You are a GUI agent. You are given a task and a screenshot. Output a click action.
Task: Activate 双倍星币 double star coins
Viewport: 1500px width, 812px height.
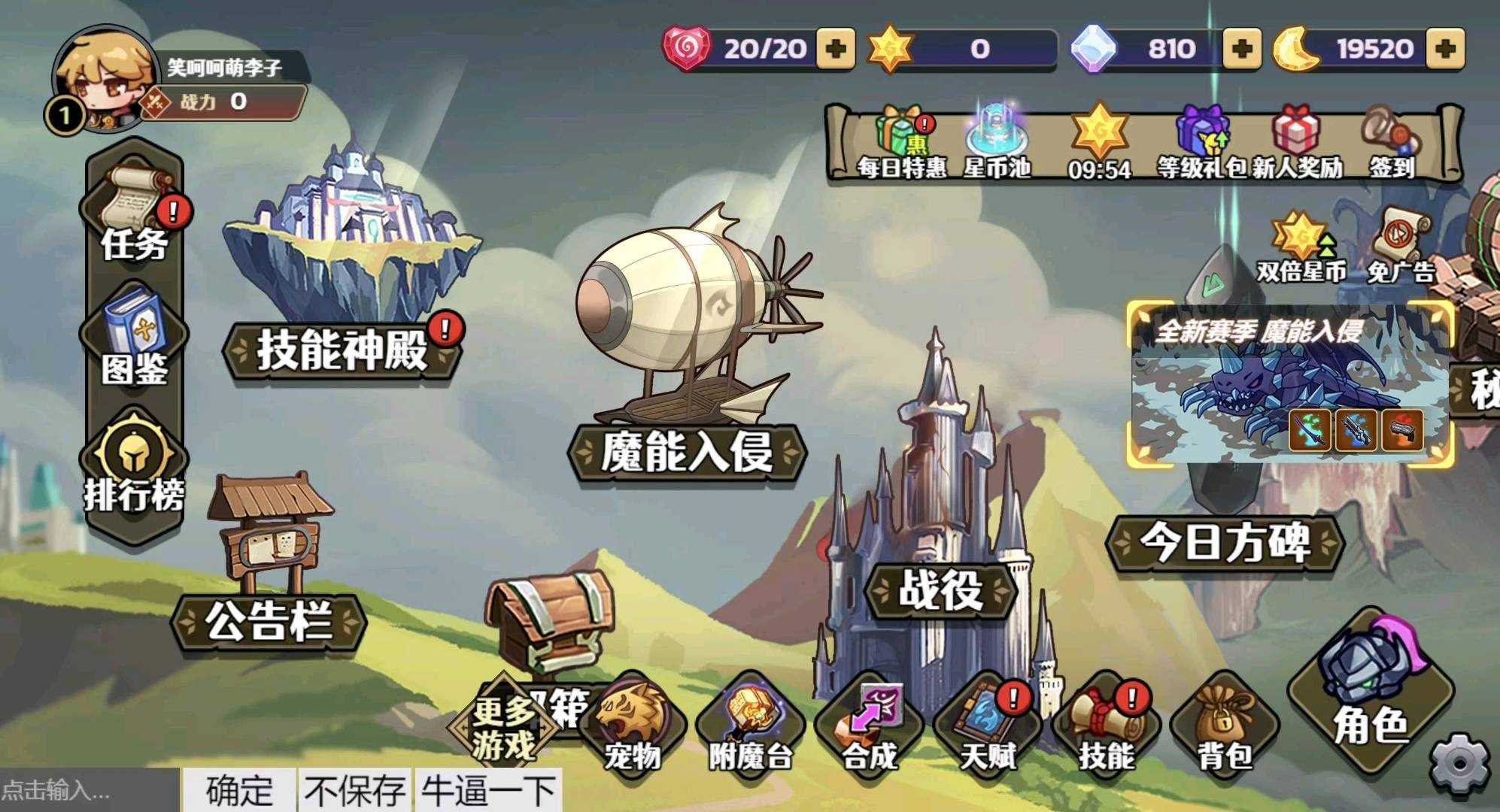point(1301,248)
